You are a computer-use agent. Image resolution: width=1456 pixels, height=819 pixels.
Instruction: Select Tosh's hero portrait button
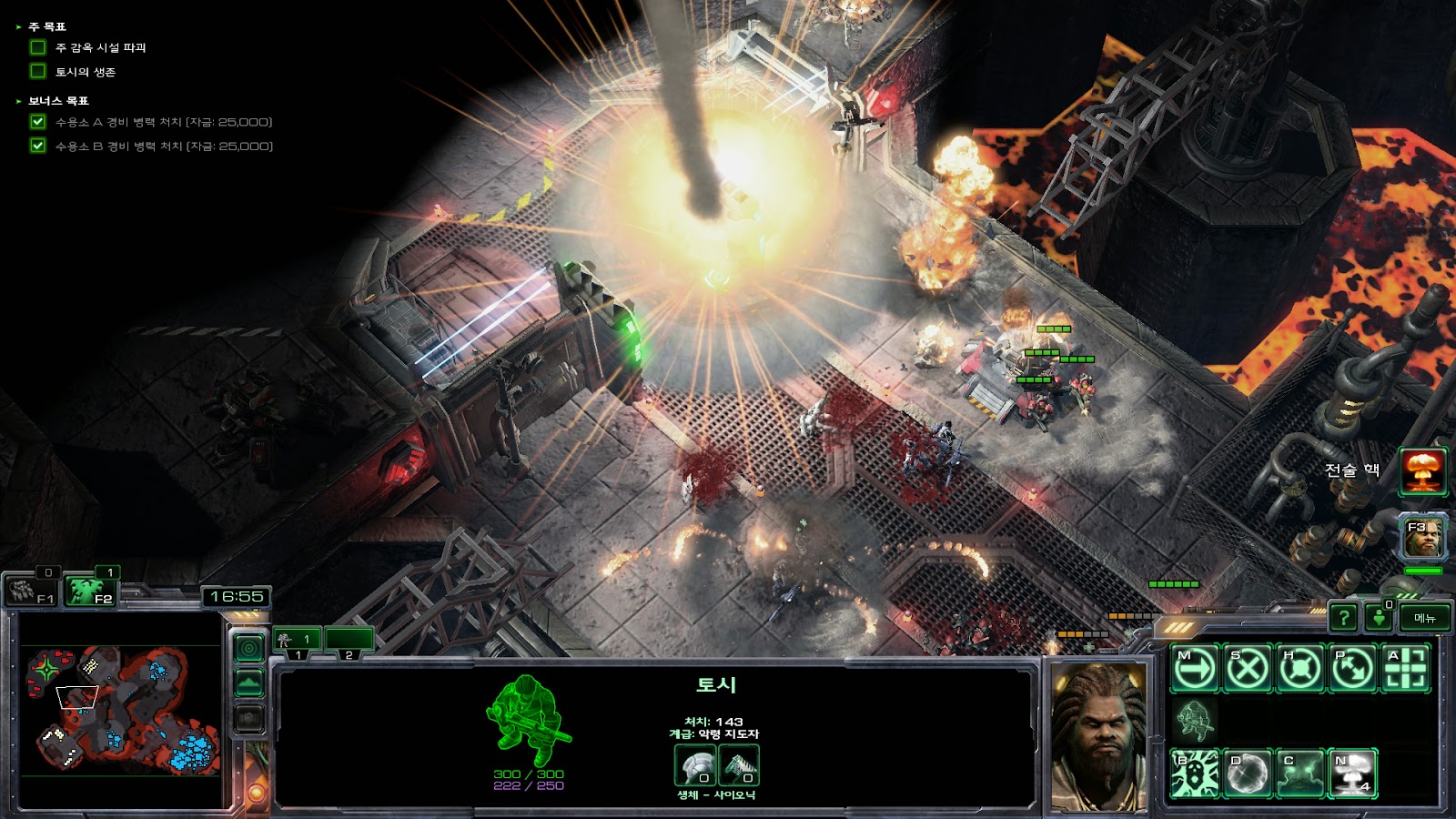[x=1423, y=537]
